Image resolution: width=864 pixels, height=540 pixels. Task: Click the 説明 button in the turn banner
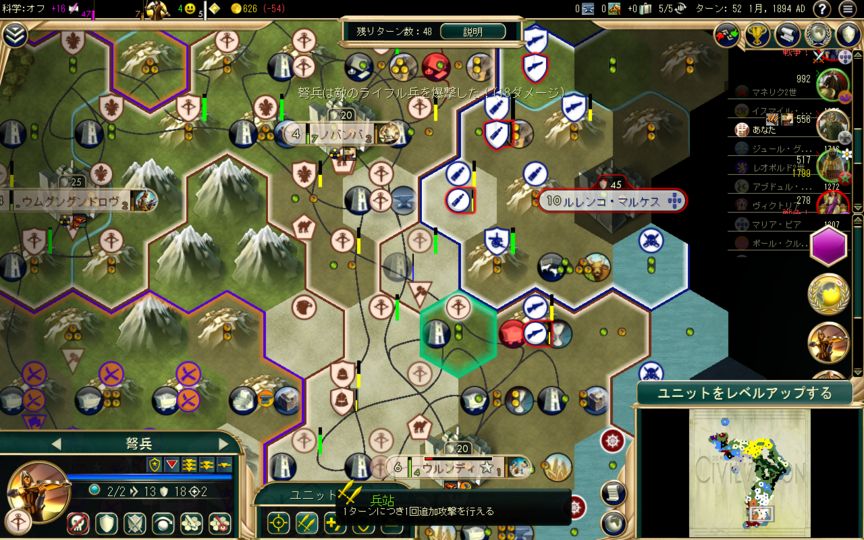click(472, 31)
